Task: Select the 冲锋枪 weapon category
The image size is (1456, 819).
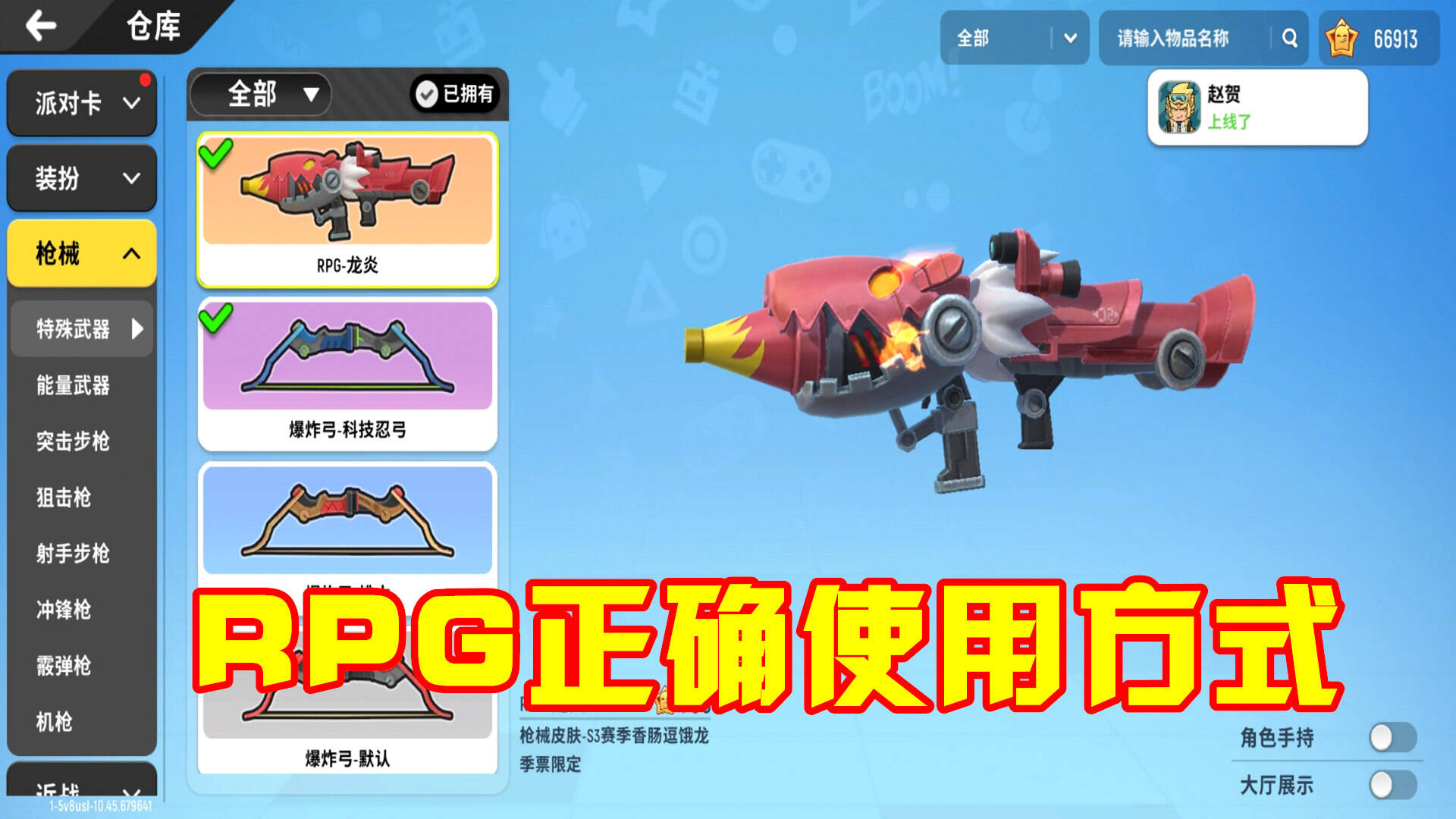Action: click(76, 611)
